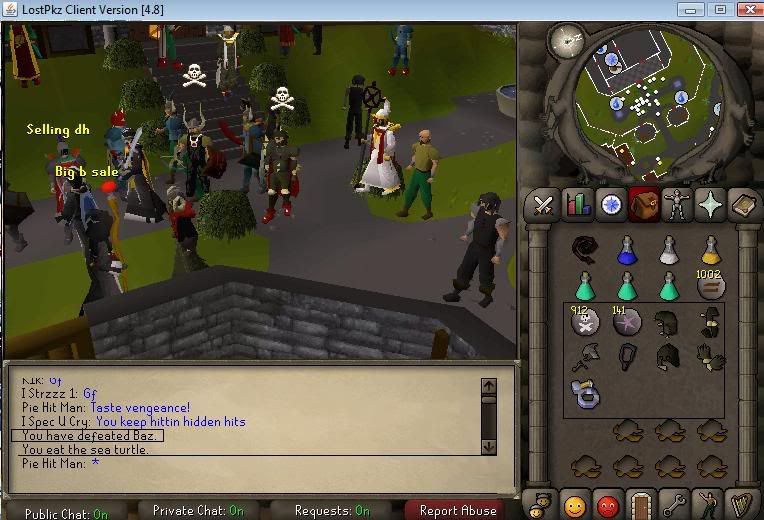
Task: Click Report Abuse button
Action: tap(458, 510)
